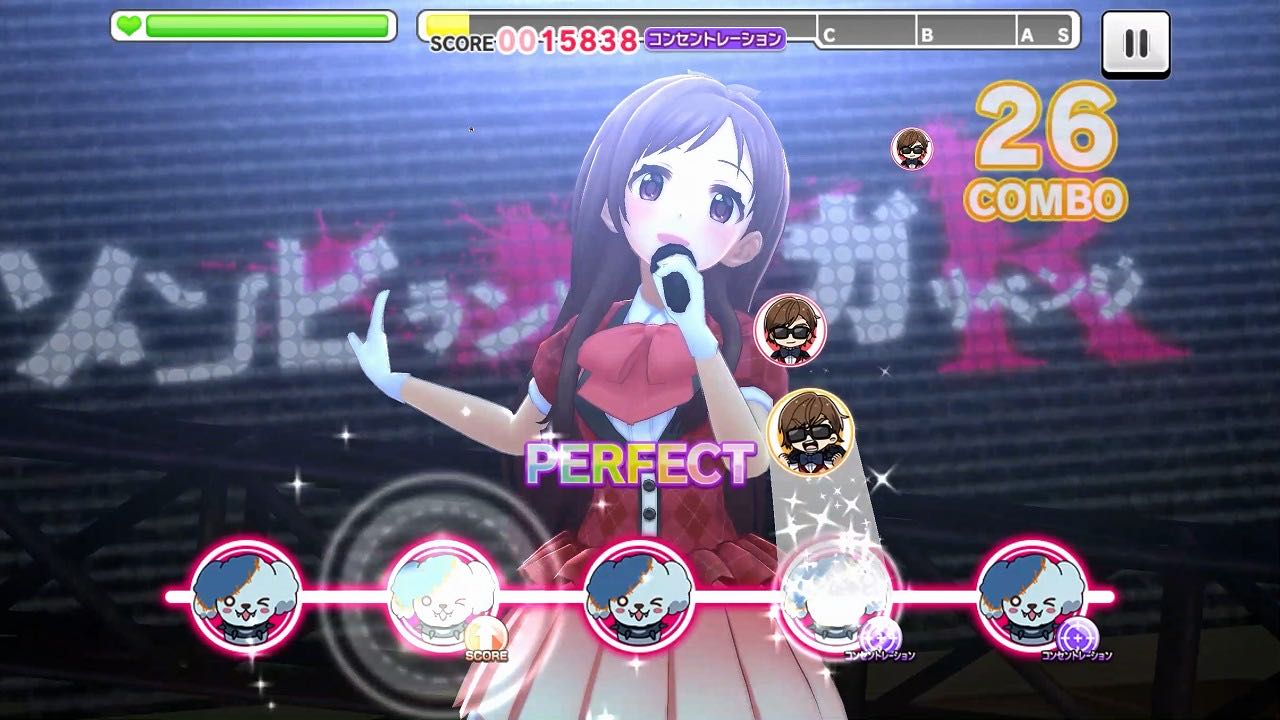Tap the dog circle with the concentration badge
The image size is (1280, 720).
[x=1032, y=596]
